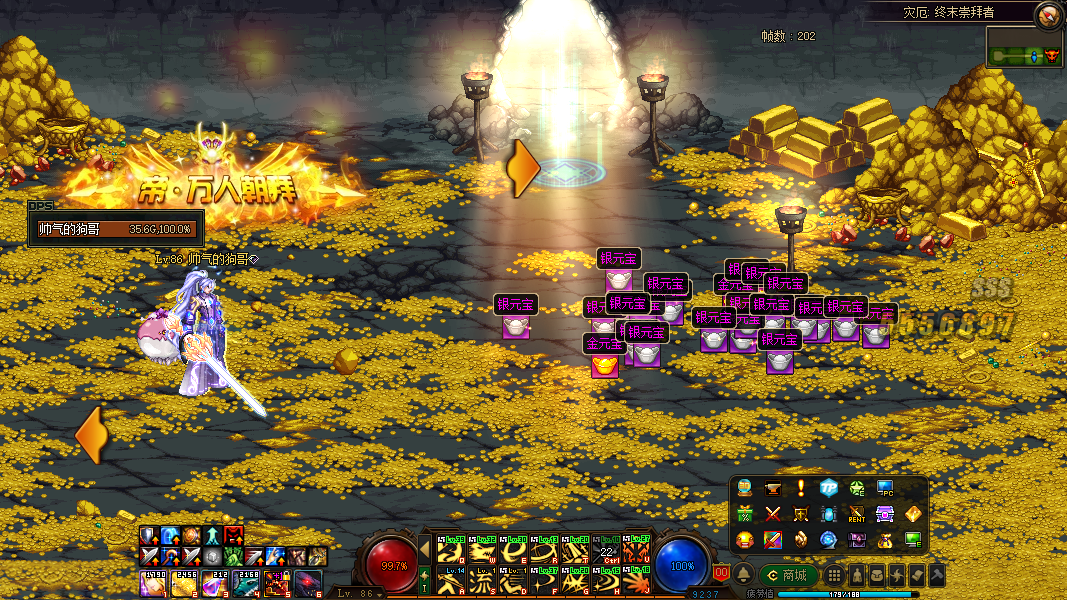Click the skill bar left arrow toggle
Image resolution: width=1067 pixels, height=600 pixels.
pyautogui.click(x=424, y=549)
